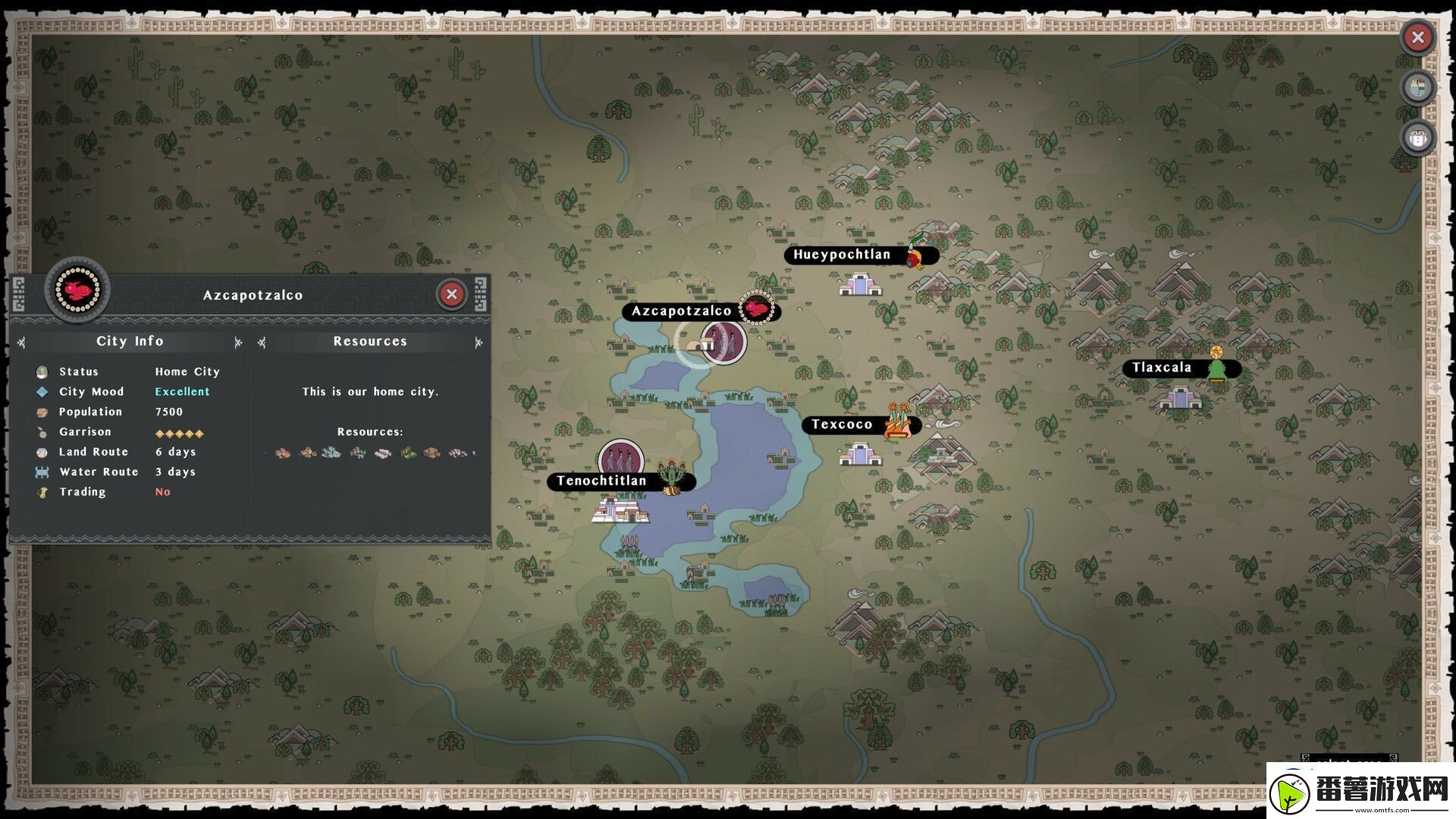Image resolution: width=1456 pixels, height=819 pixels.
Task: Click the first resource icon in Resources list
Action: point(282,453)
